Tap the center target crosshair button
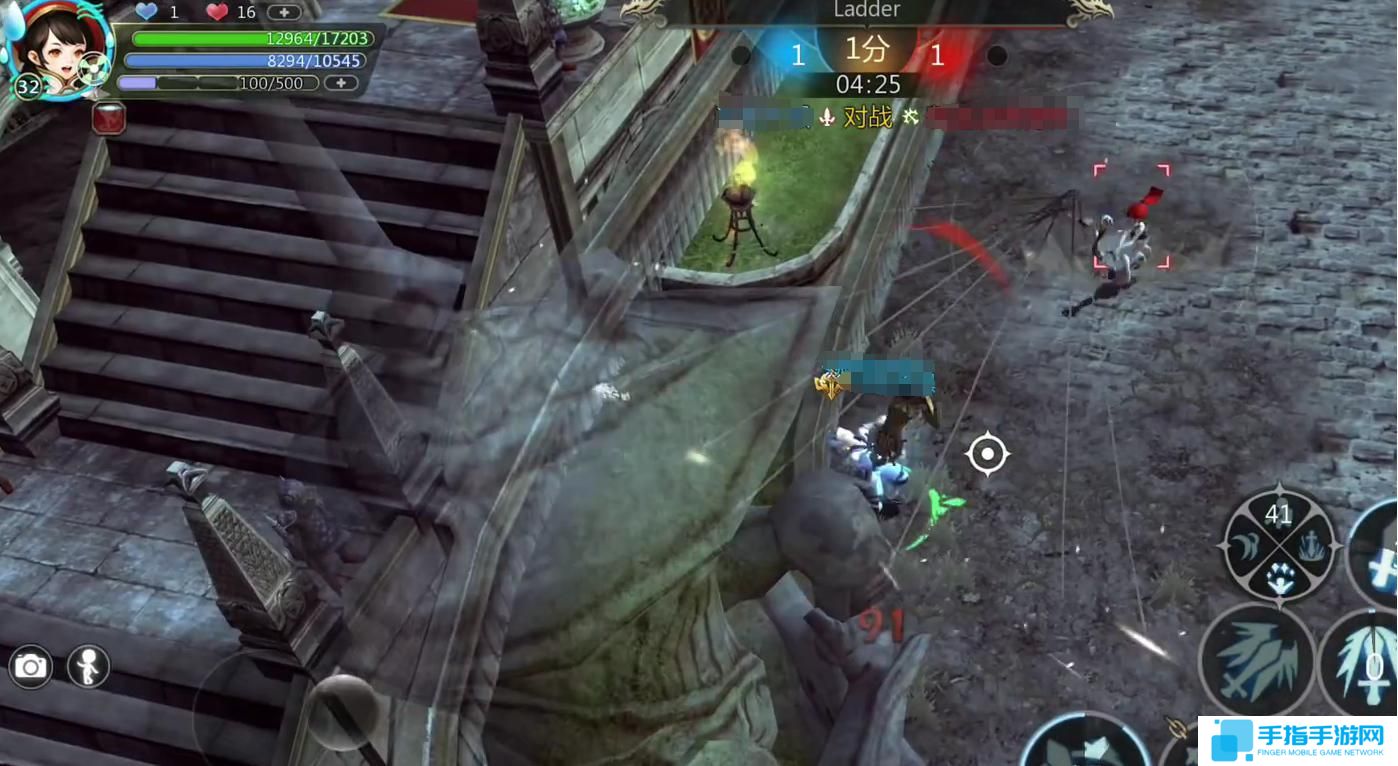Image resolution: width=1398 pixels, height=766 pixels. [987, 455]
